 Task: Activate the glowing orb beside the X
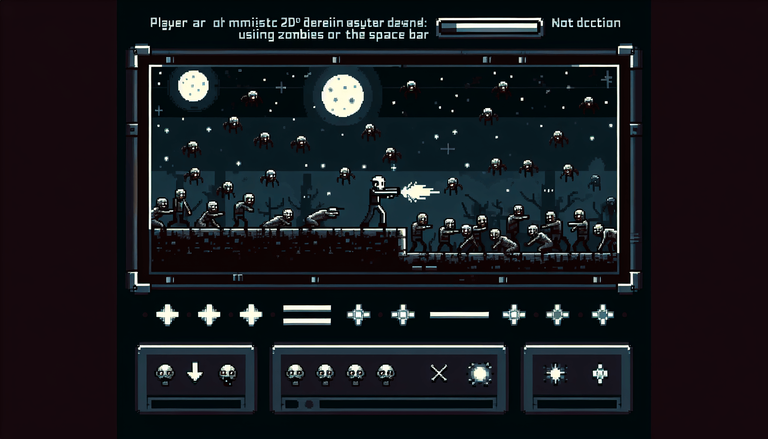[479, 373]
